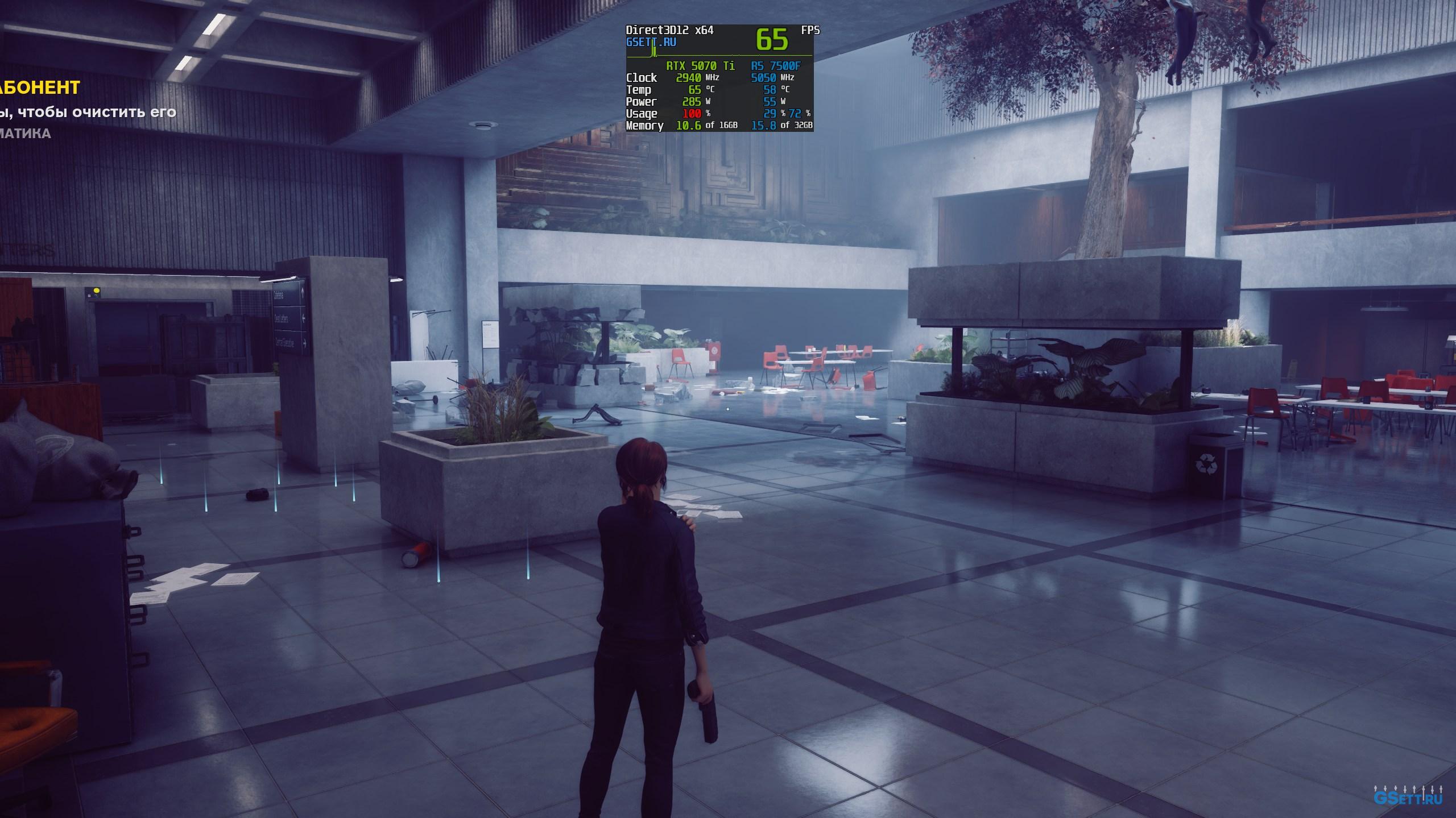Select the АБОНЕНТ mission objective tracker
Viewport: 1456px width, 818px height.
click(x=40, y=88)
